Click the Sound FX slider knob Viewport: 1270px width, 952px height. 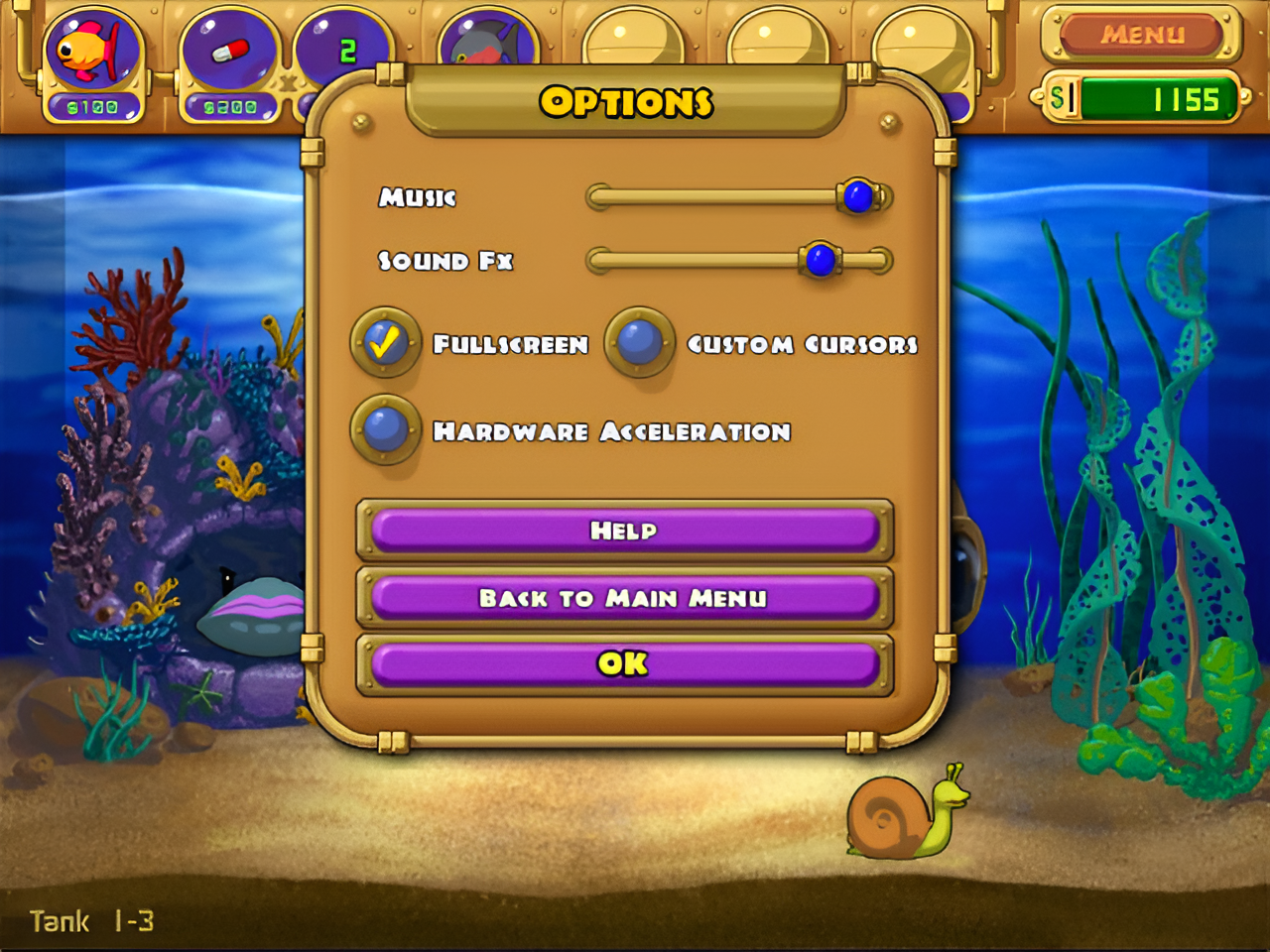820,261
